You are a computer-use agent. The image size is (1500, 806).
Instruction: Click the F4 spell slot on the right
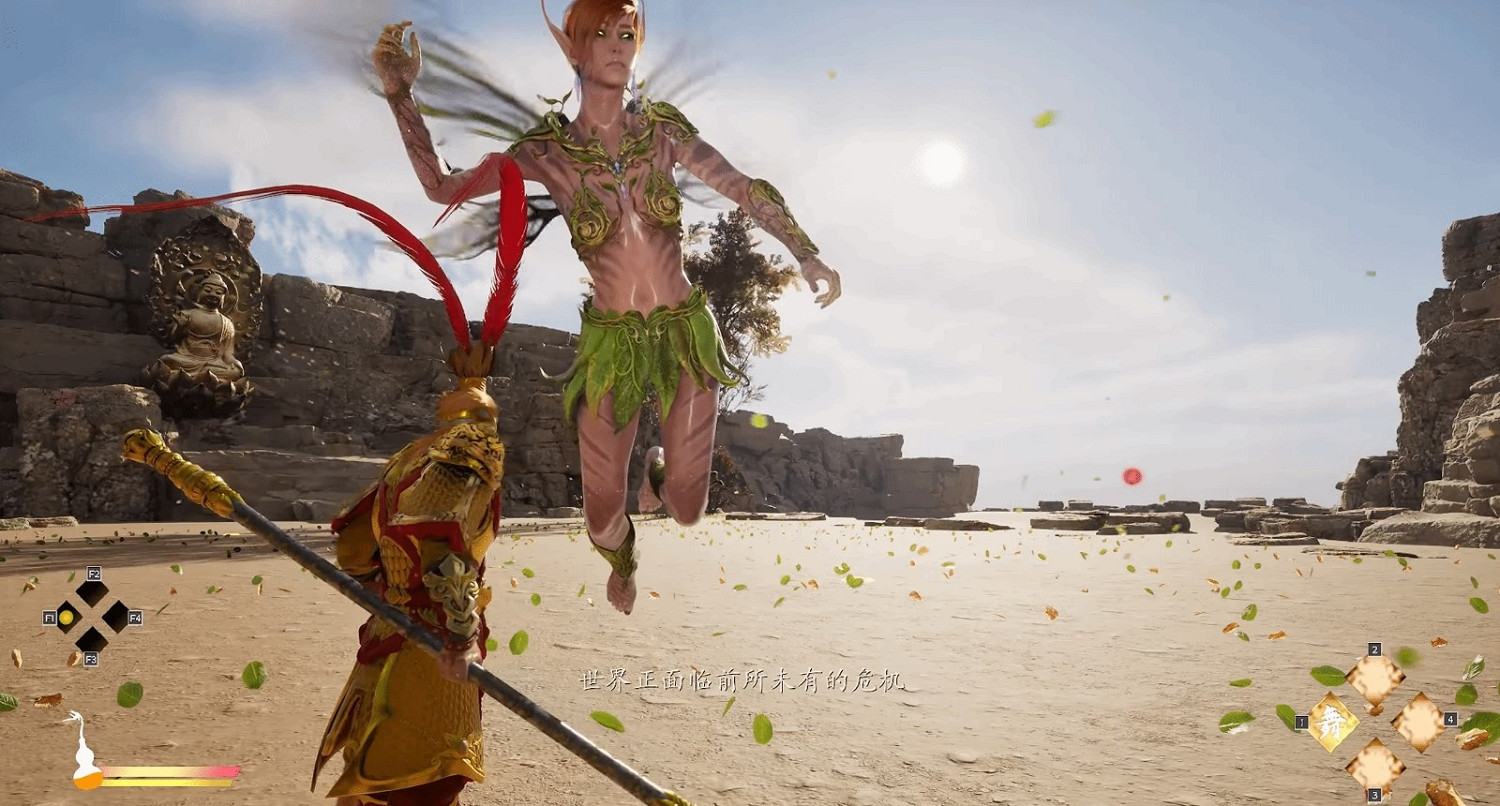[117, 617]
